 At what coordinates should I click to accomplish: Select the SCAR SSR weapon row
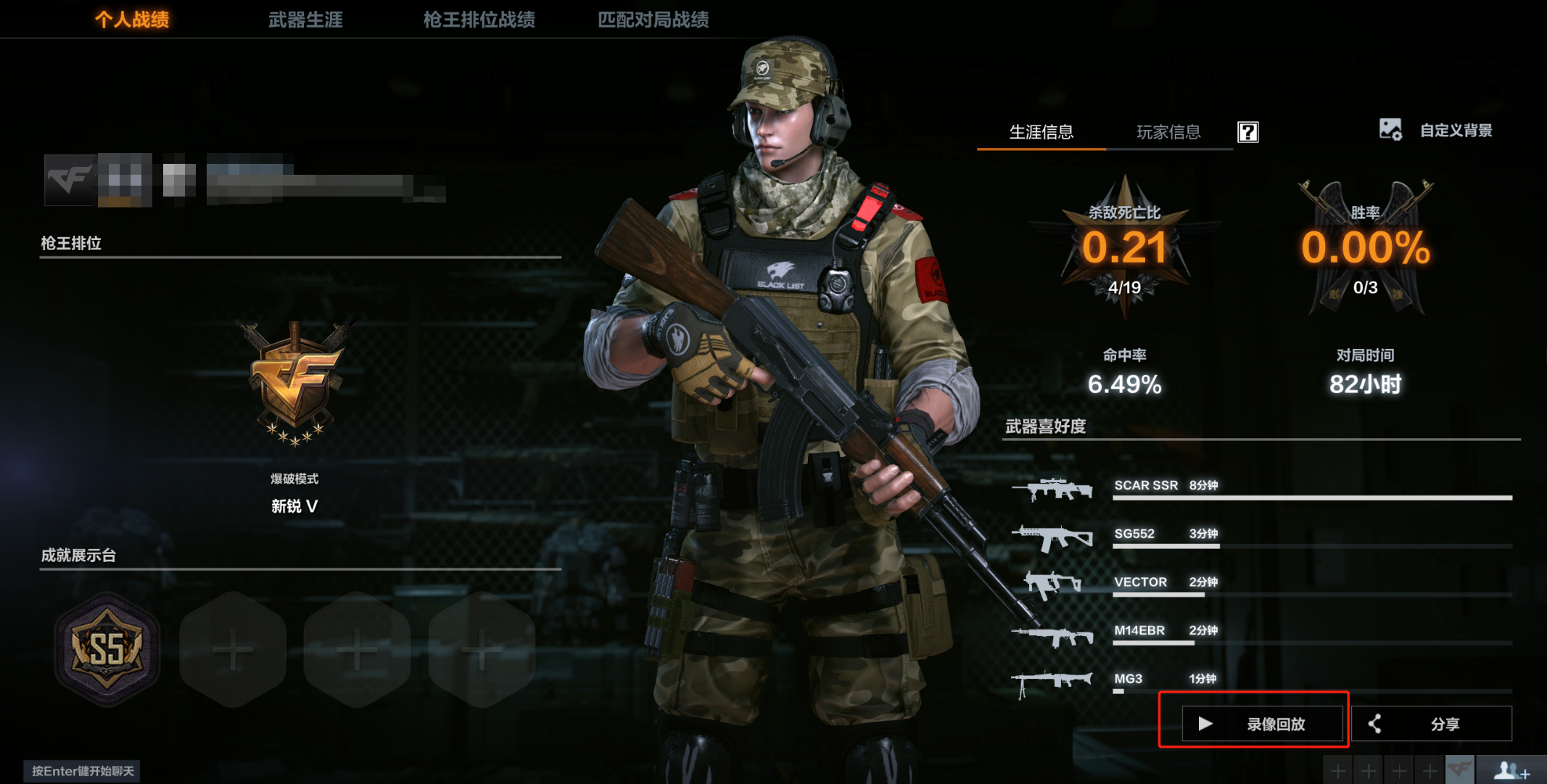(1262, 489)
